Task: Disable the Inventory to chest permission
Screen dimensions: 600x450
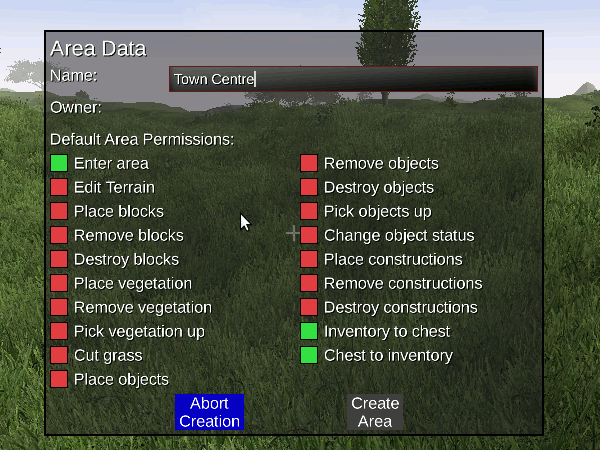Action: [309, 331]
